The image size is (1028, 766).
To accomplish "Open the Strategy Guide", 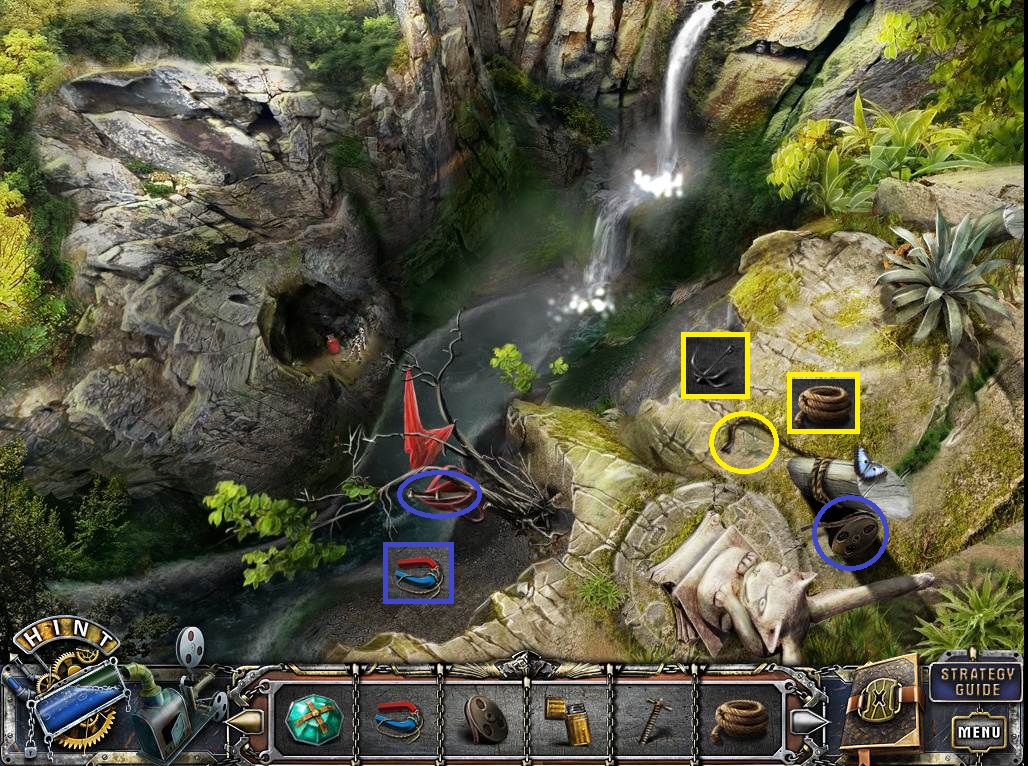I will click(x=965, y=681).
